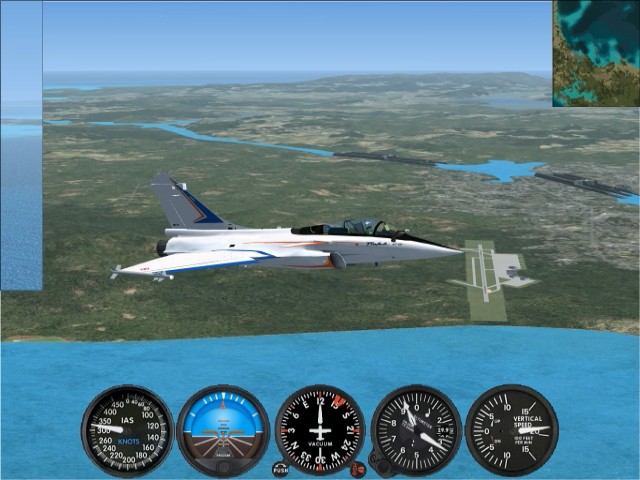The width and height of the screenshot is (640, 480).
Task: Turn the PUSH knob on heading indicator
Action: click(280, 468)
